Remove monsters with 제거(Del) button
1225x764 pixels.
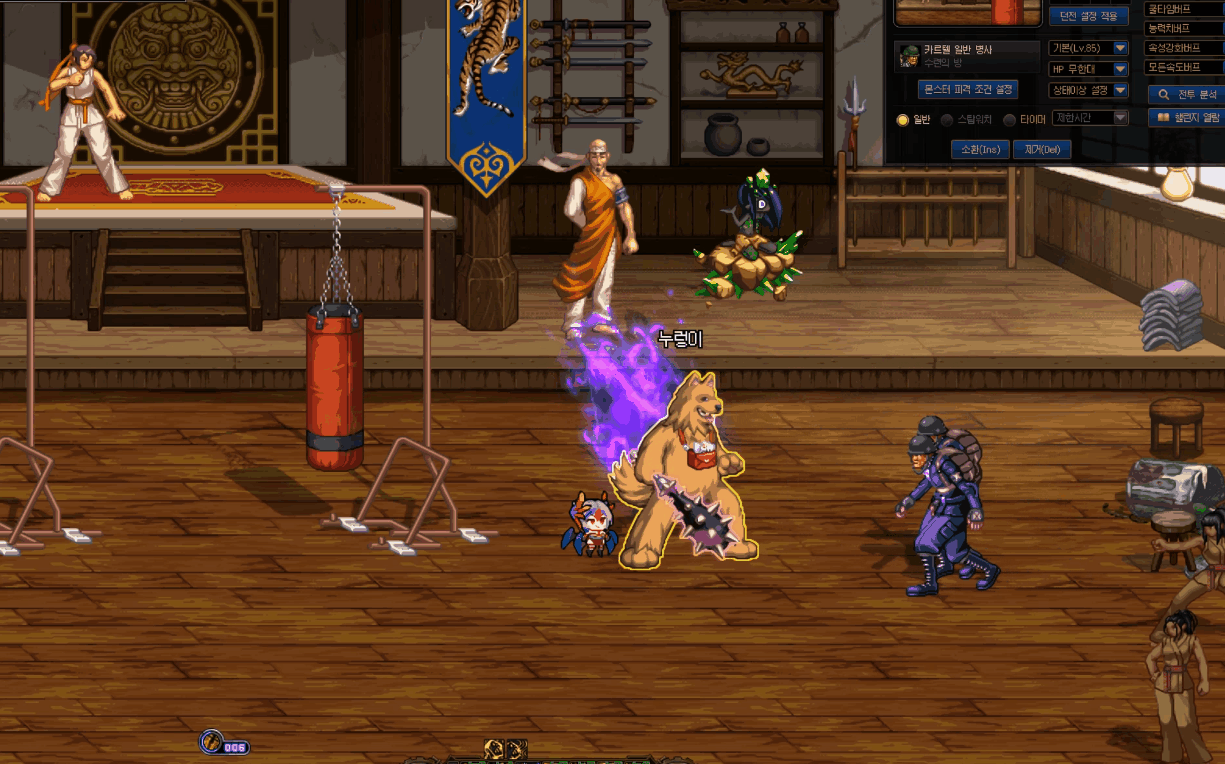pos(1042,149)
